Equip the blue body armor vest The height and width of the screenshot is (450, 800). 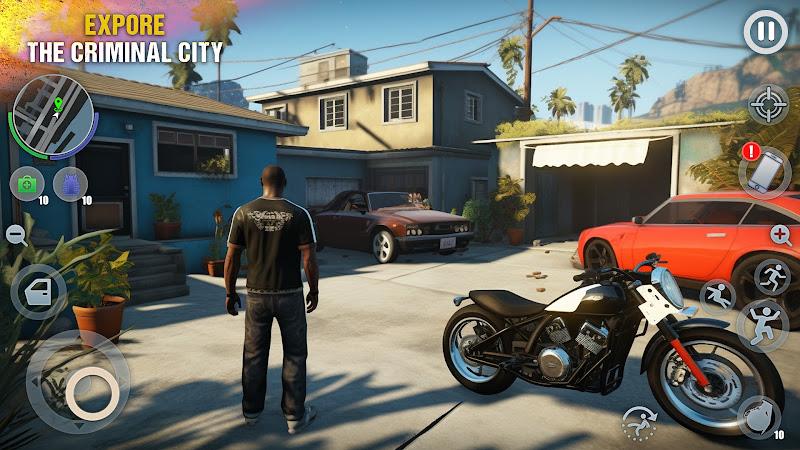pyautogui.click(x=68, y=184)
